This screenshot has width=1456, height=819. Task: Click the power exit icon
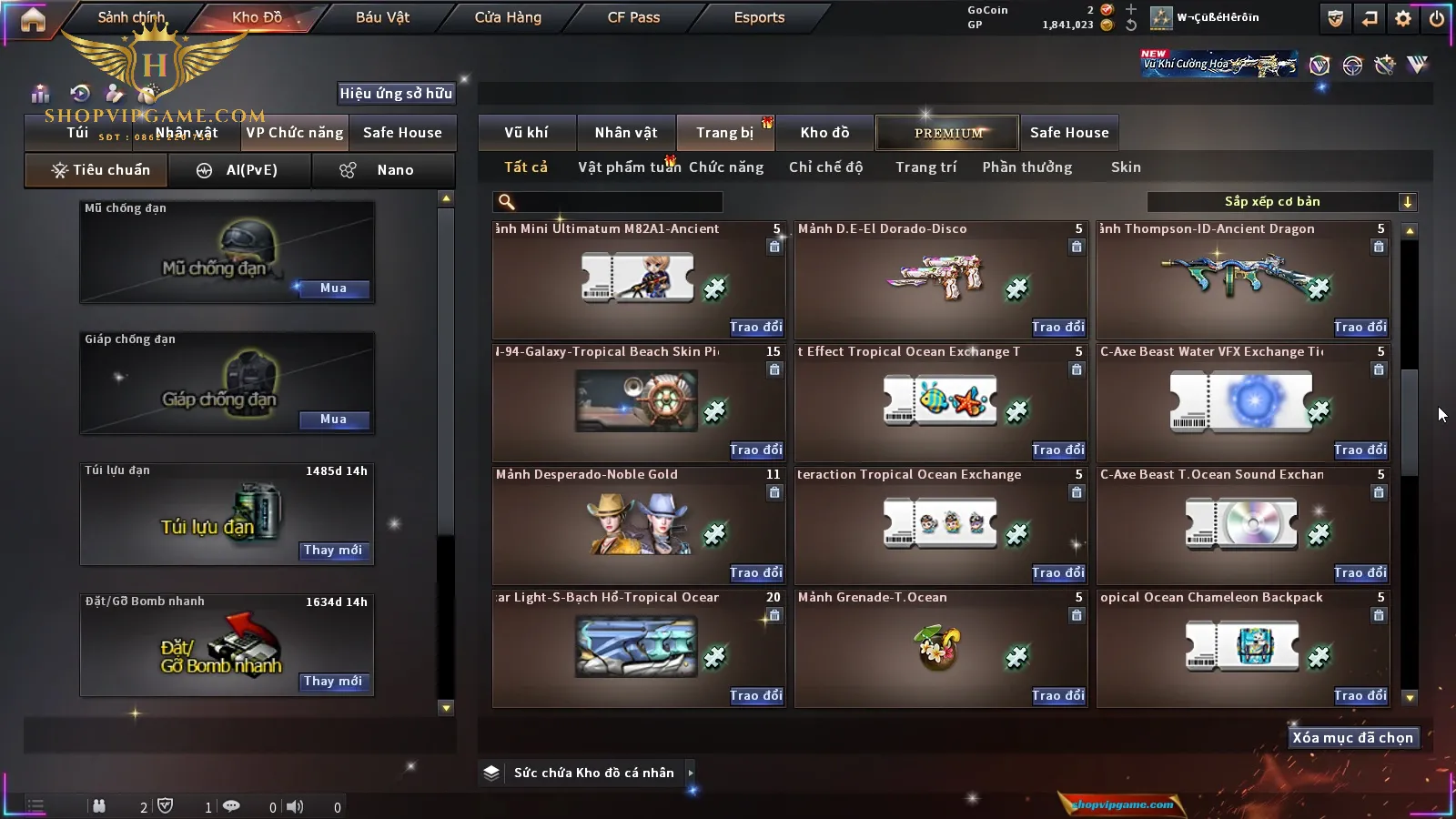[x=1436, y=18]
